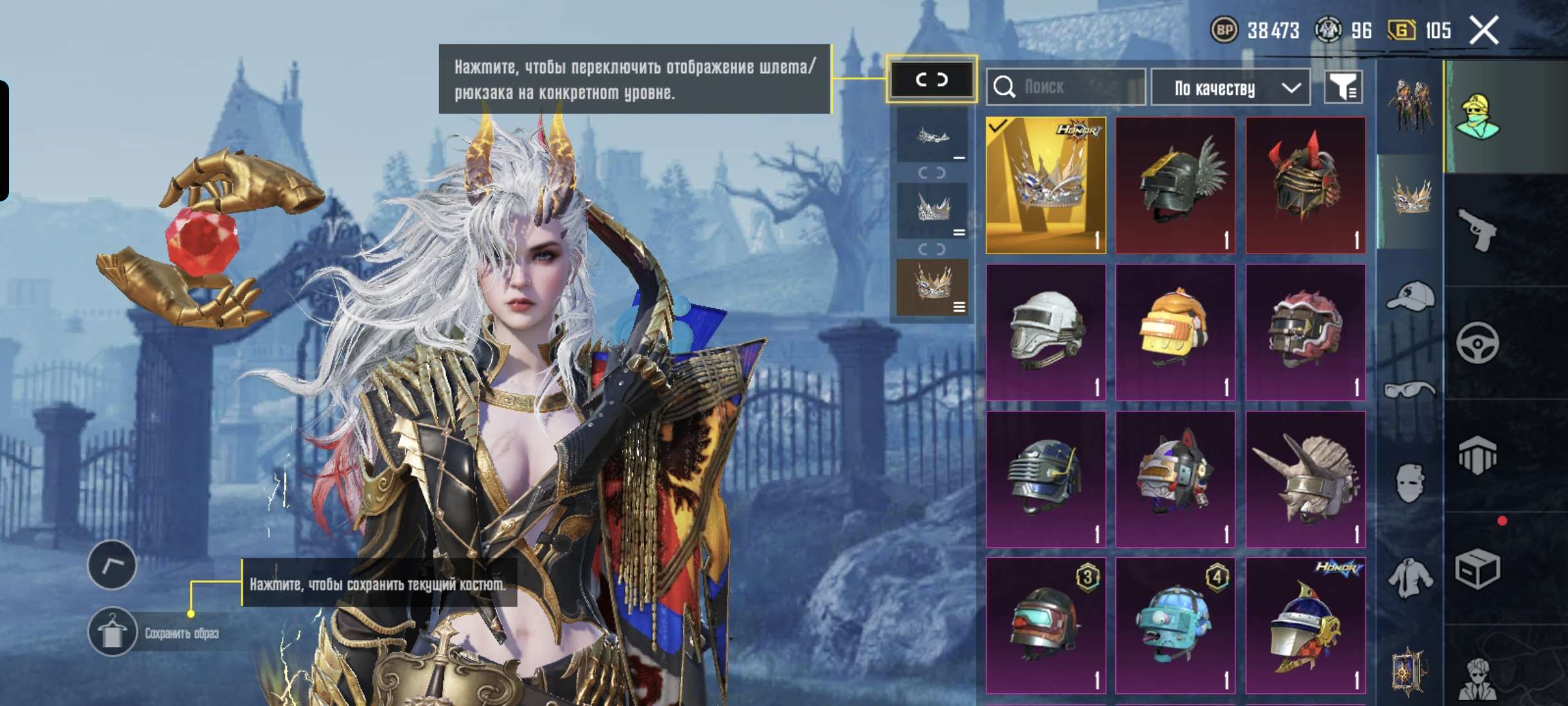The image size is (1568, 706).
Task: Open the По качеству sorting dropdown
Action: tap(1230, 87)
